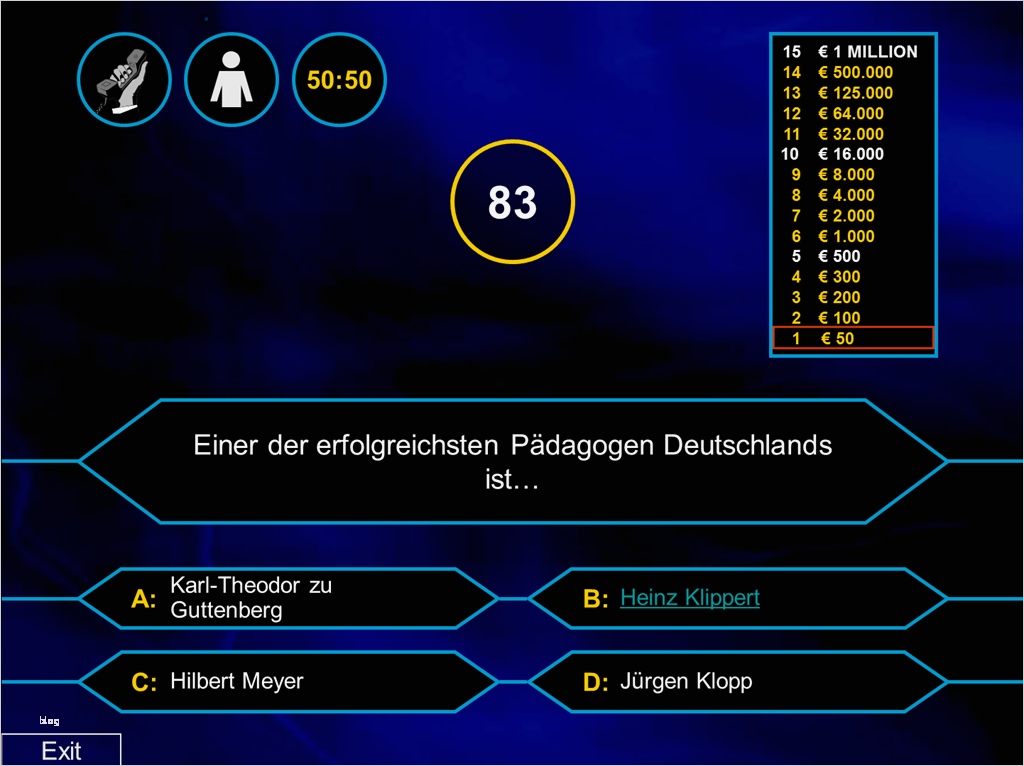Viewport: 1024px width, 766px height.
Task: Use the phone-a-friend lifeline
Action: click(124, 80)
